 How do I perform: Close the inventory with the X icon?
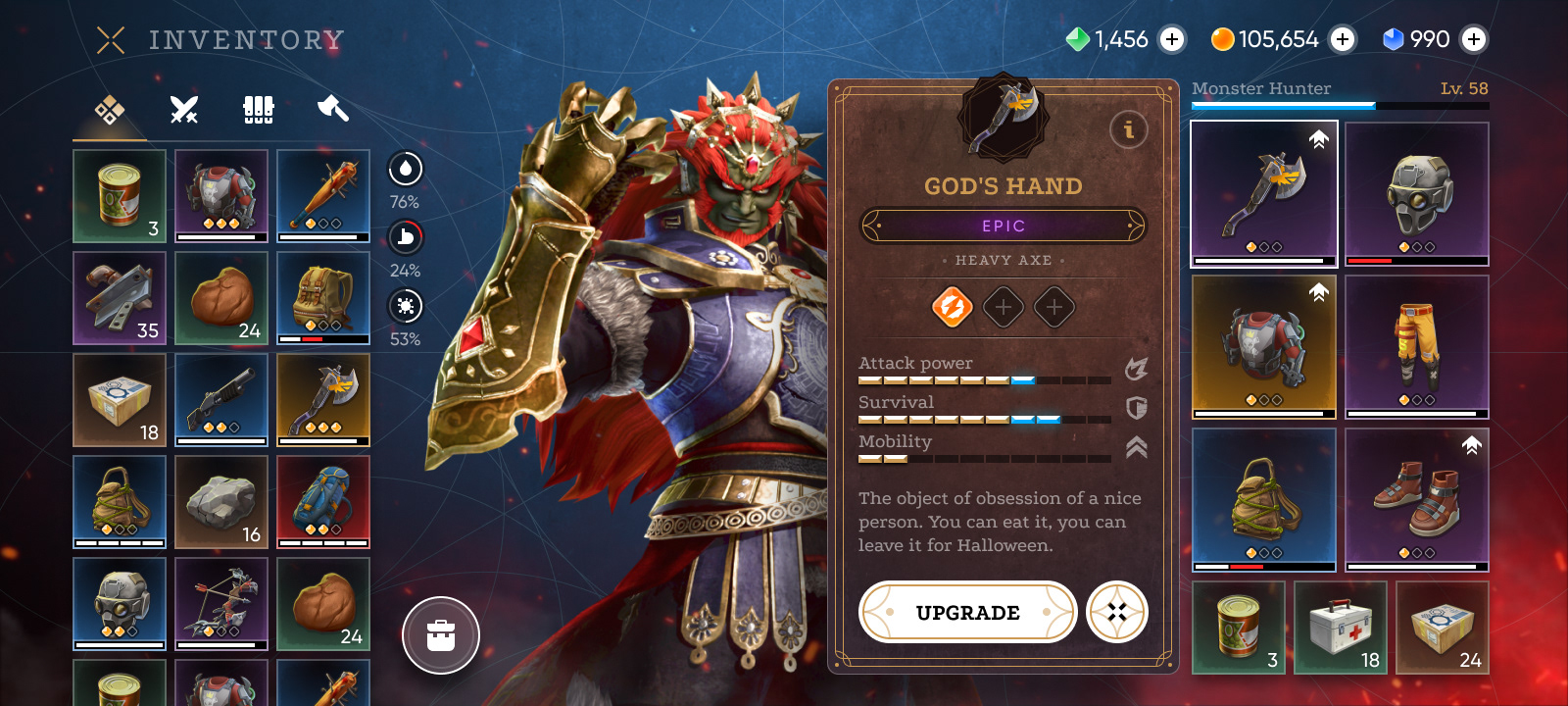(x=111, y=40)
